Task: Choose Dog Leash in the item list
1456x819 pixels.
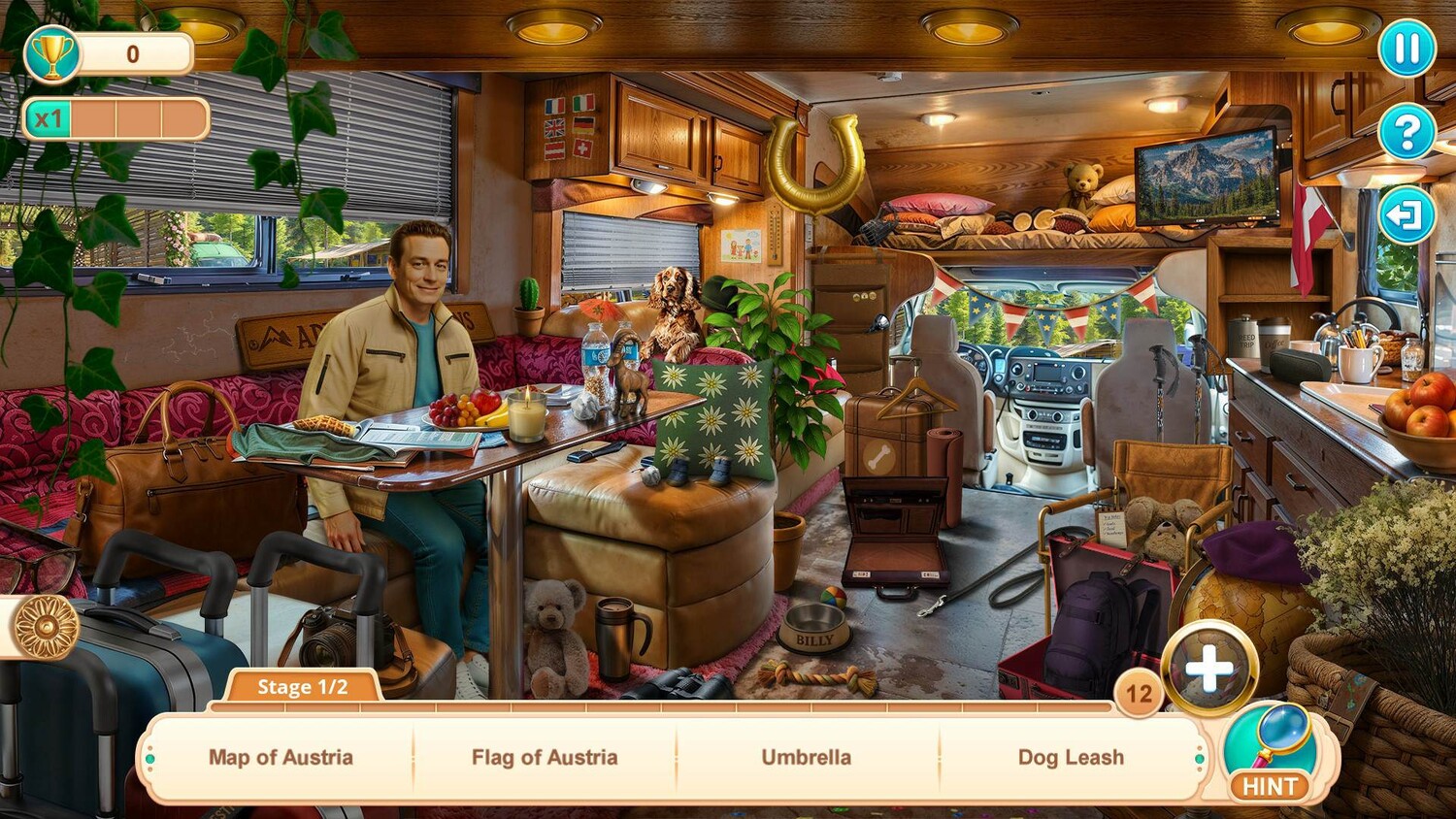Action: (x=1071, y=757)
